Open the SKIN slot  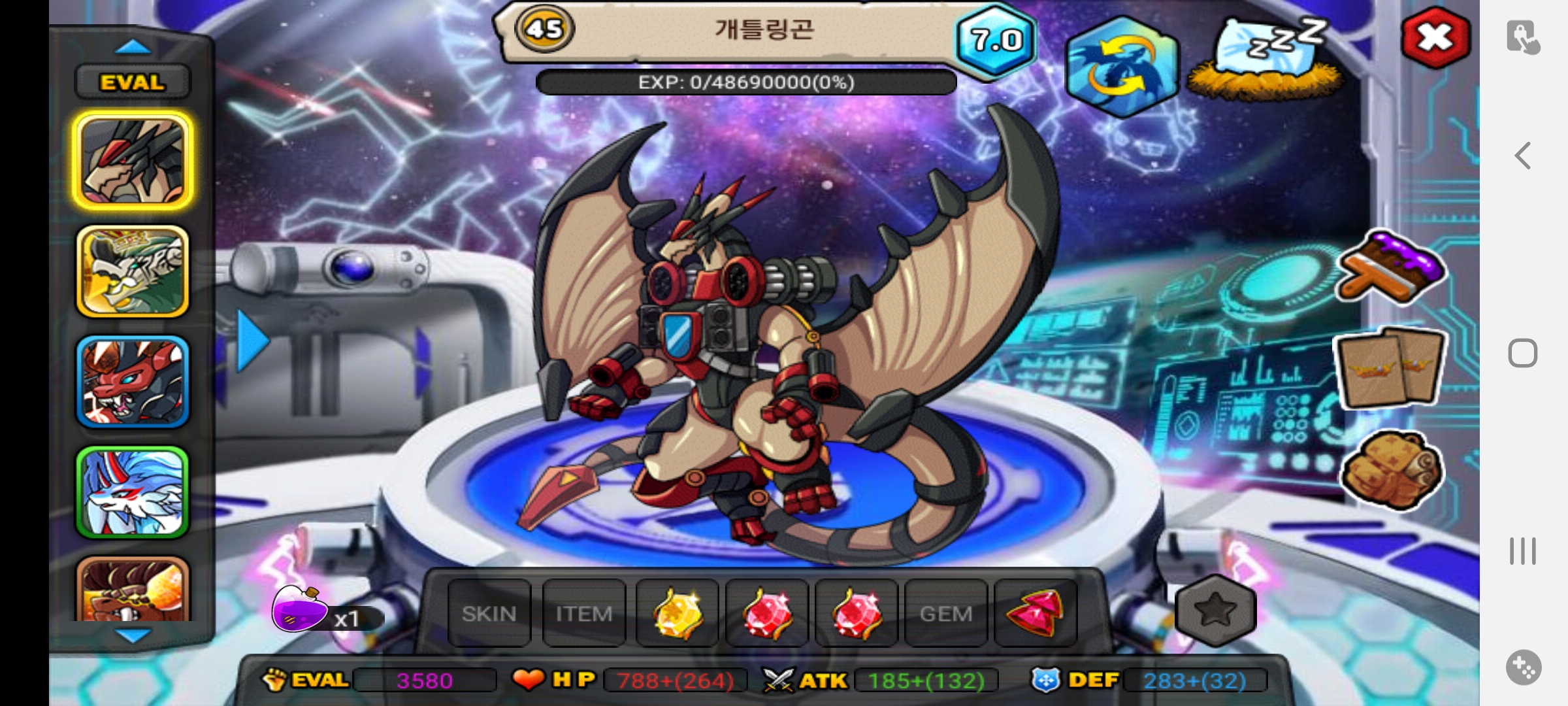tap(489, 613)
